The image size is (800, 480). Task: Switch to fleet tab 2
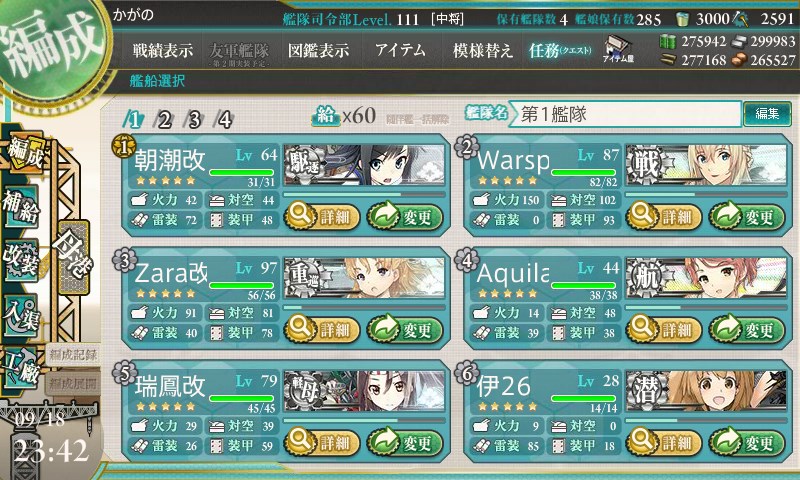tap(164, 119)
